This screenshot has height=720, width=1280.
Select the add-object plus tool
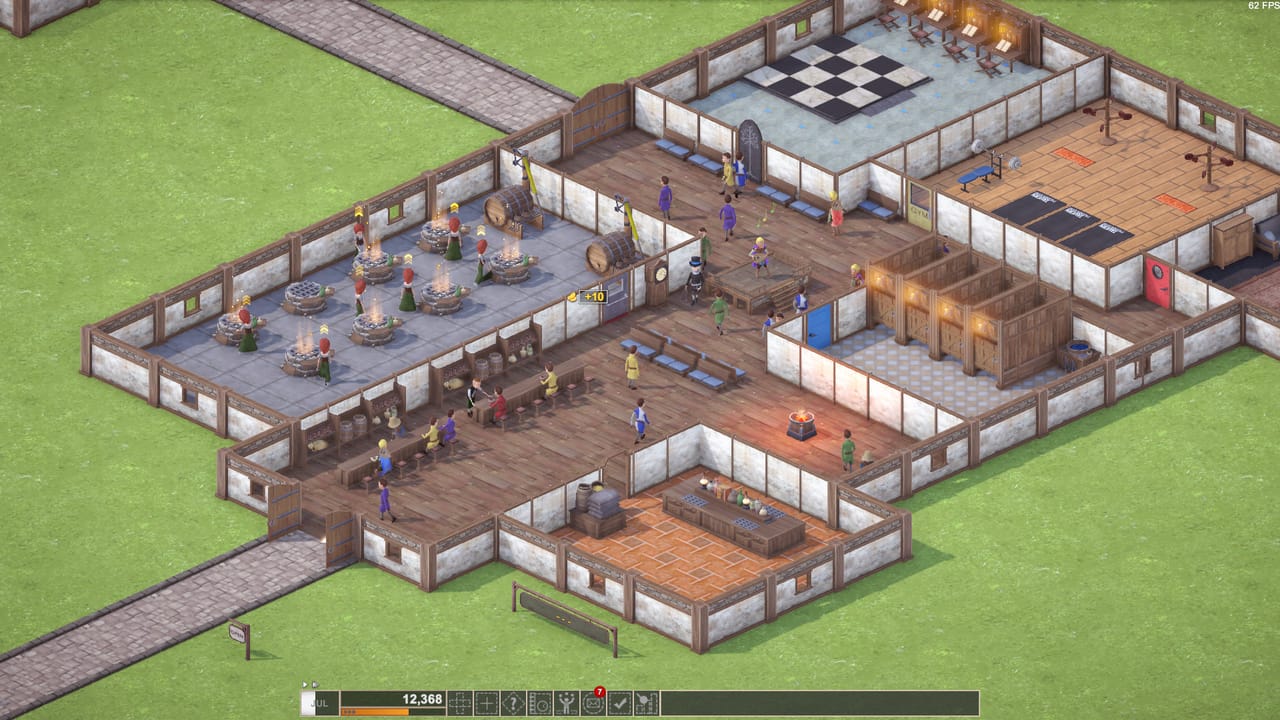(485, 701)
